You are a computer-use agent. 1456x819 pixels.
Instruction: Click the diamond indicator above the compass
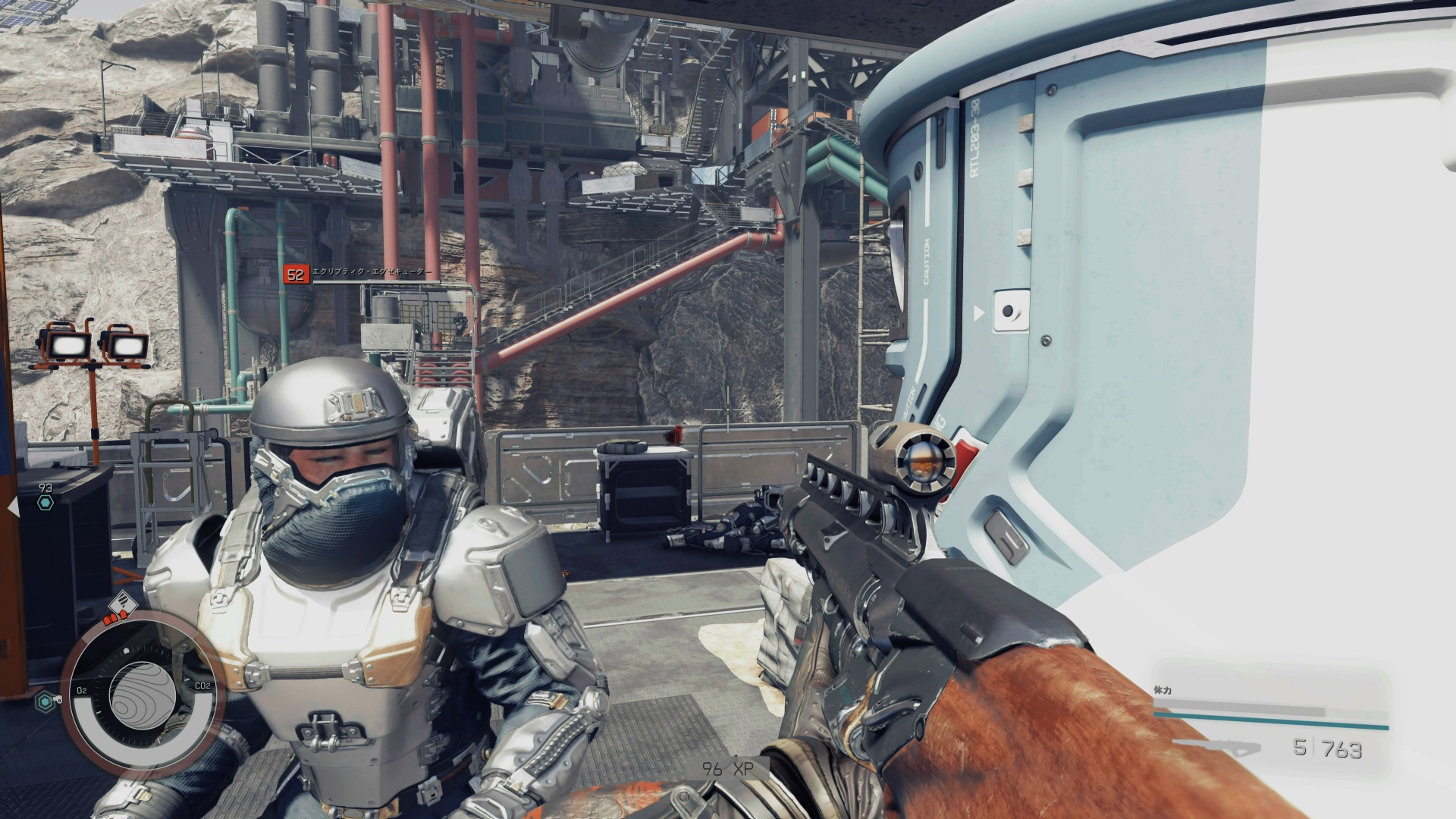[x=124, y=604]
